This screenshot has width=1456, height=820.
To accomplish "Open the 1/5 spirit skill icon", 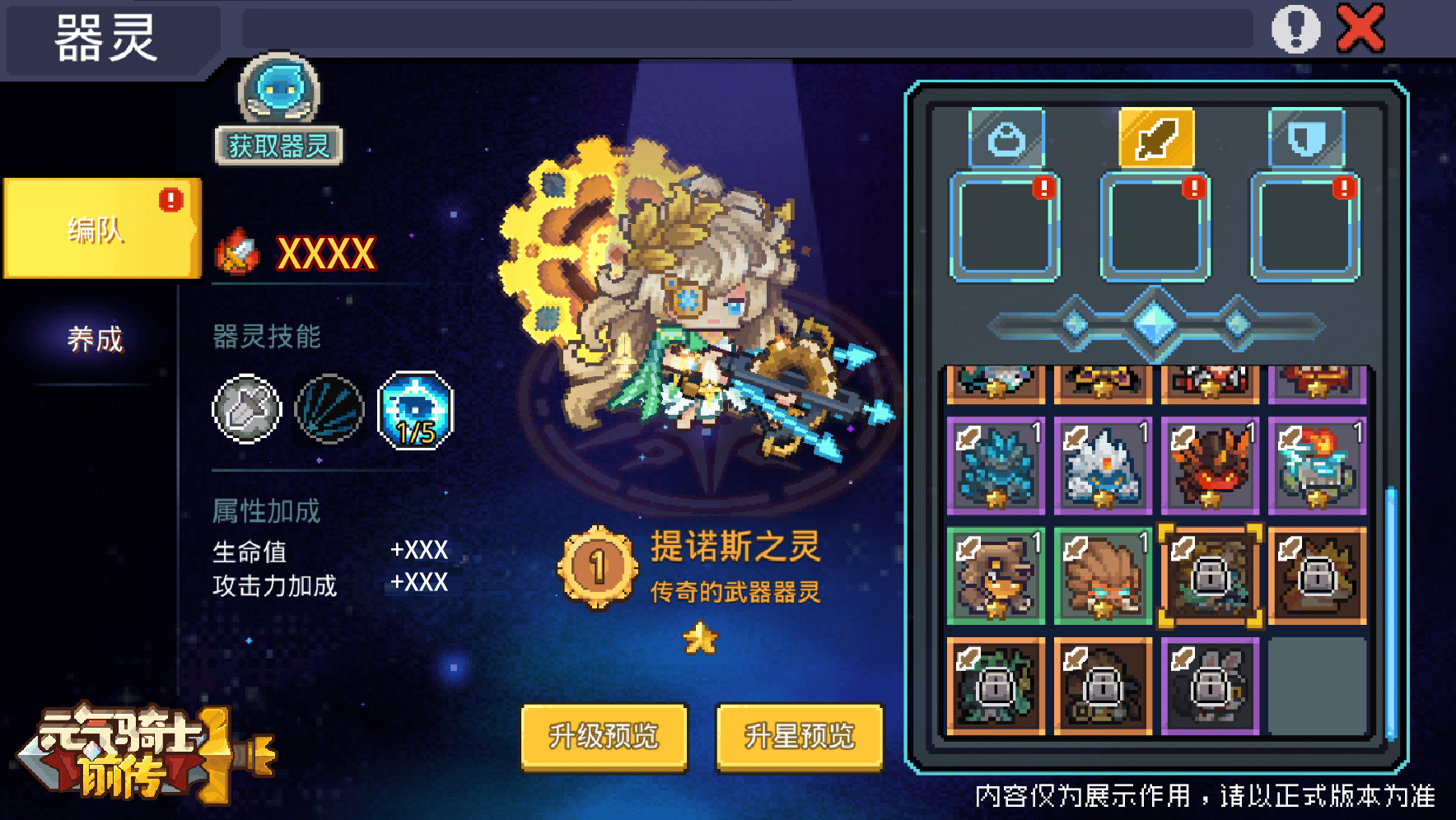I will [416, 409].
